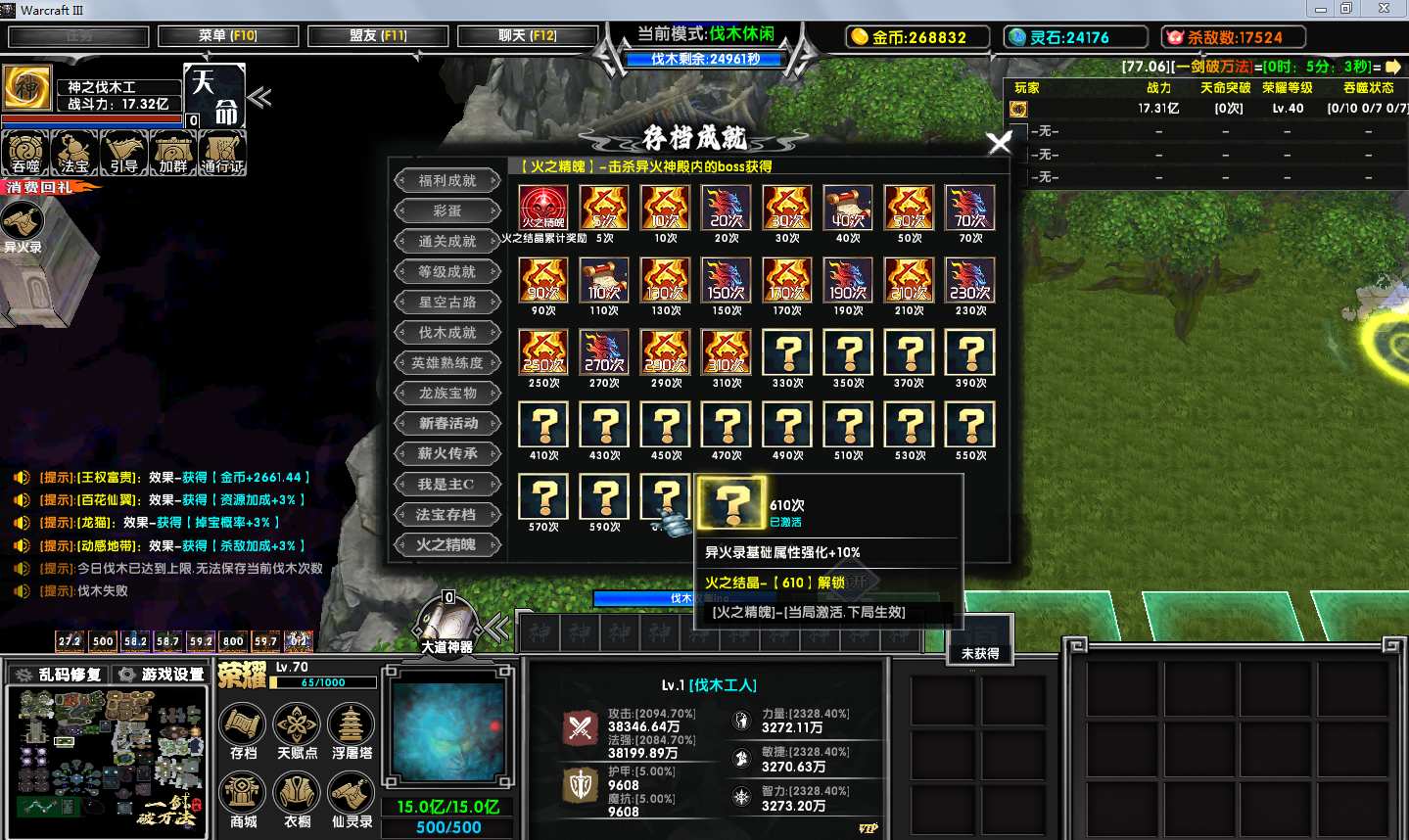Switch to the 星空古路 tab
Screen dimensions: 1409x840
tap(447, 303)
